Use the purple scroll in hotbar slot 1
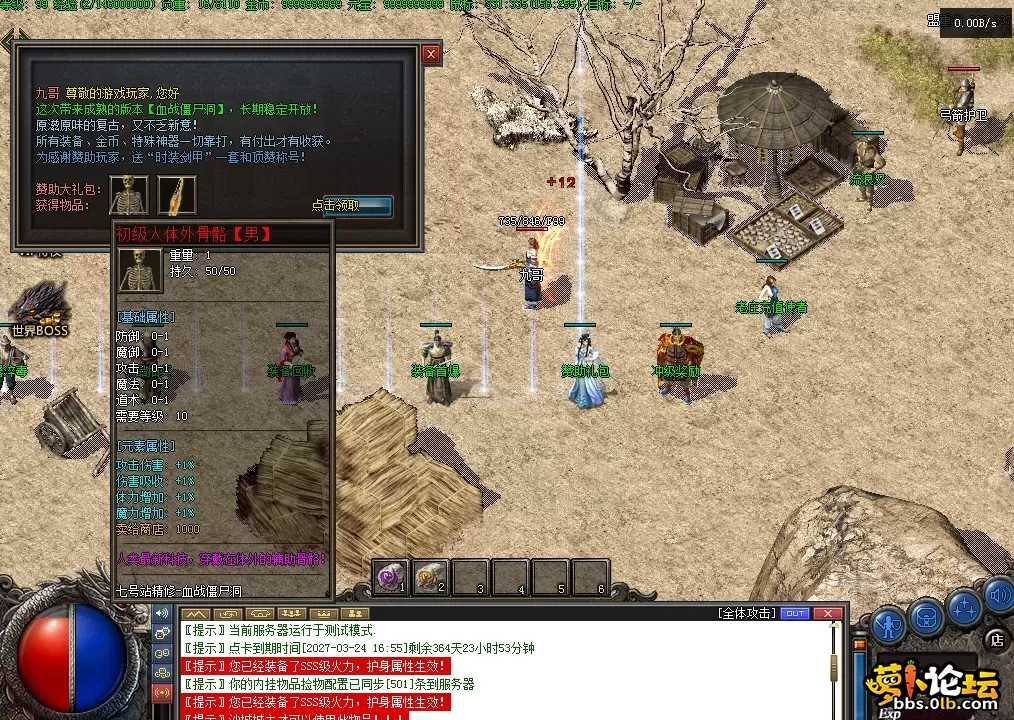1014x720 pixels. pyautogui.click(x=390, y=577)
